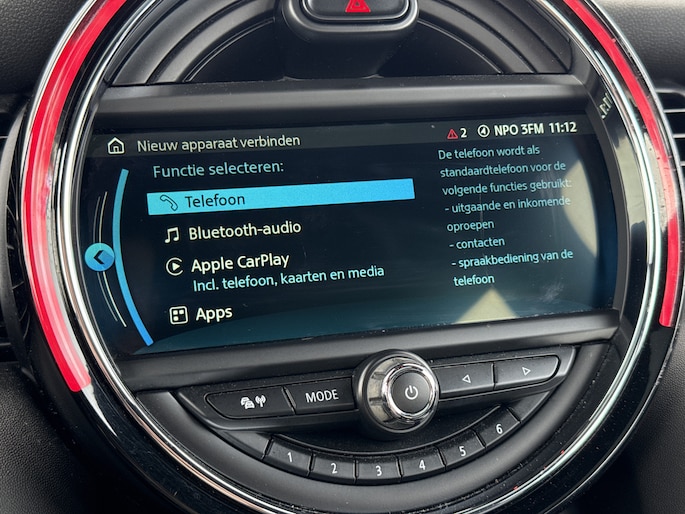
Task: Go back with the blue arrow button
Action: point(99,258)
